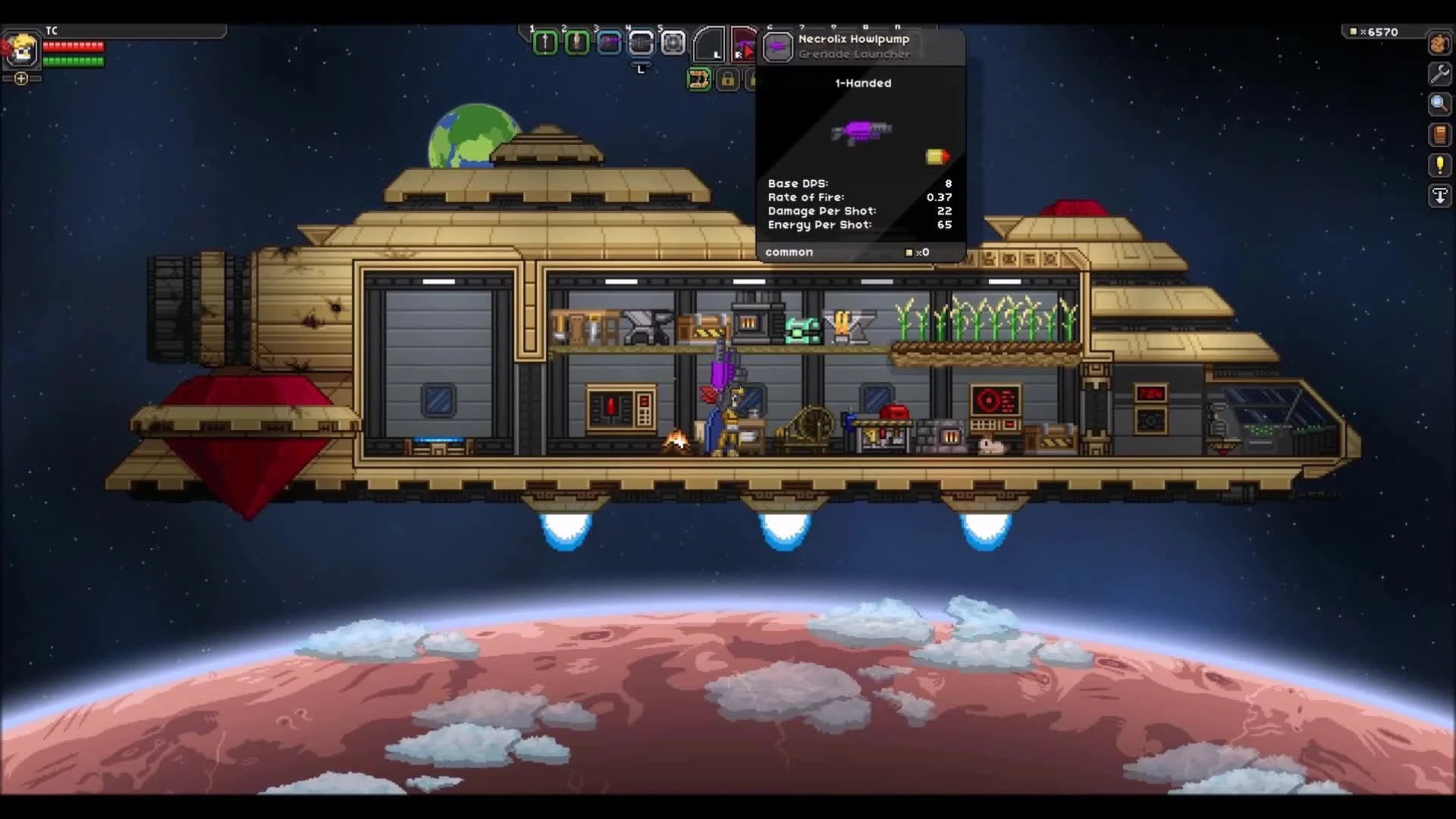
Task: Select the R hand slot with the purple gun
Action: [x=745, y=44]
